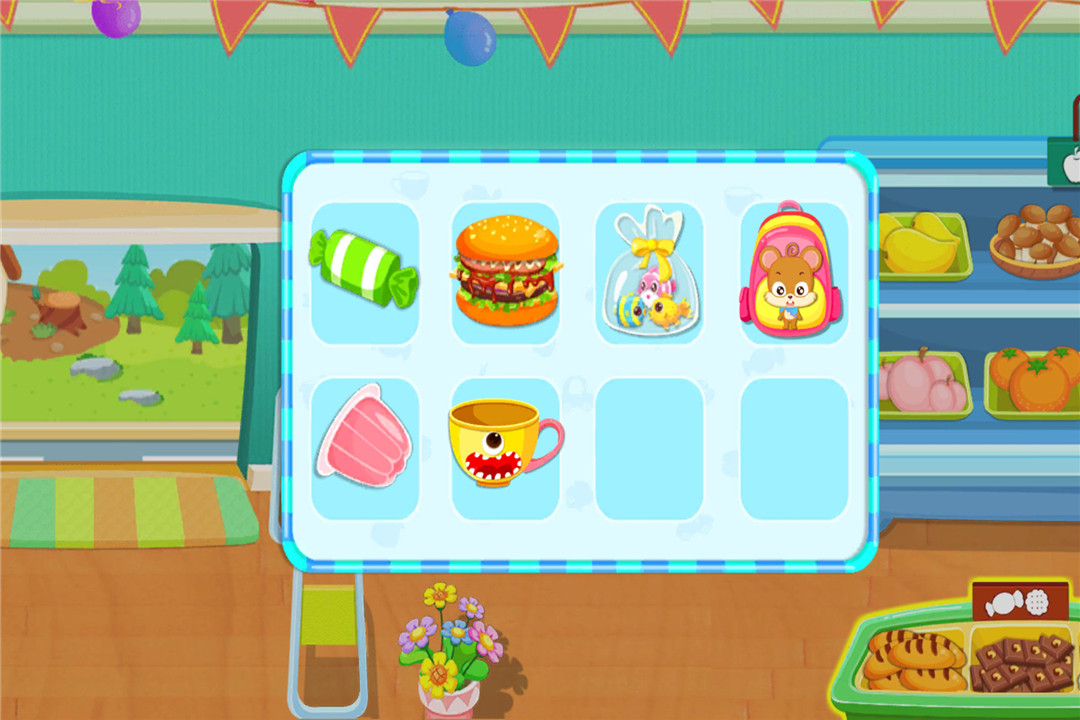The width and height of the screenshot is (1080, 720).
Task: Pick the toy bag with yellow bow
Action: [x=649, y=272]
